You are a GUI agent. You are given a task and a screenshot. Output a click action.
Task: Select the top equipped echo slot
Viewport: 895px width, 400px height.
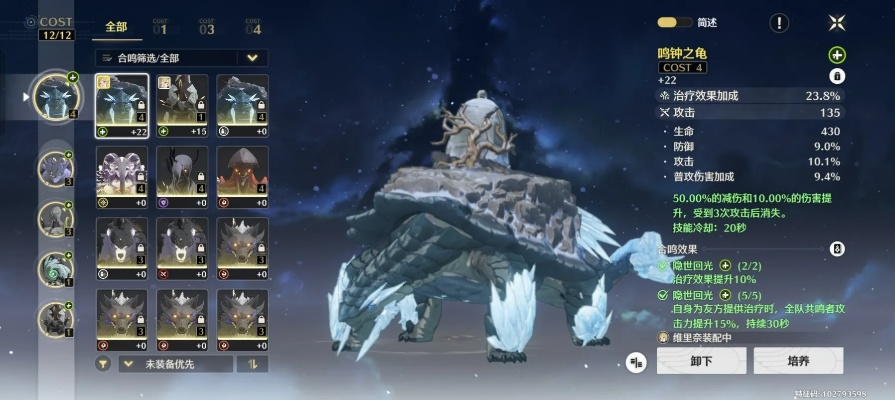[x=55, y=97]
